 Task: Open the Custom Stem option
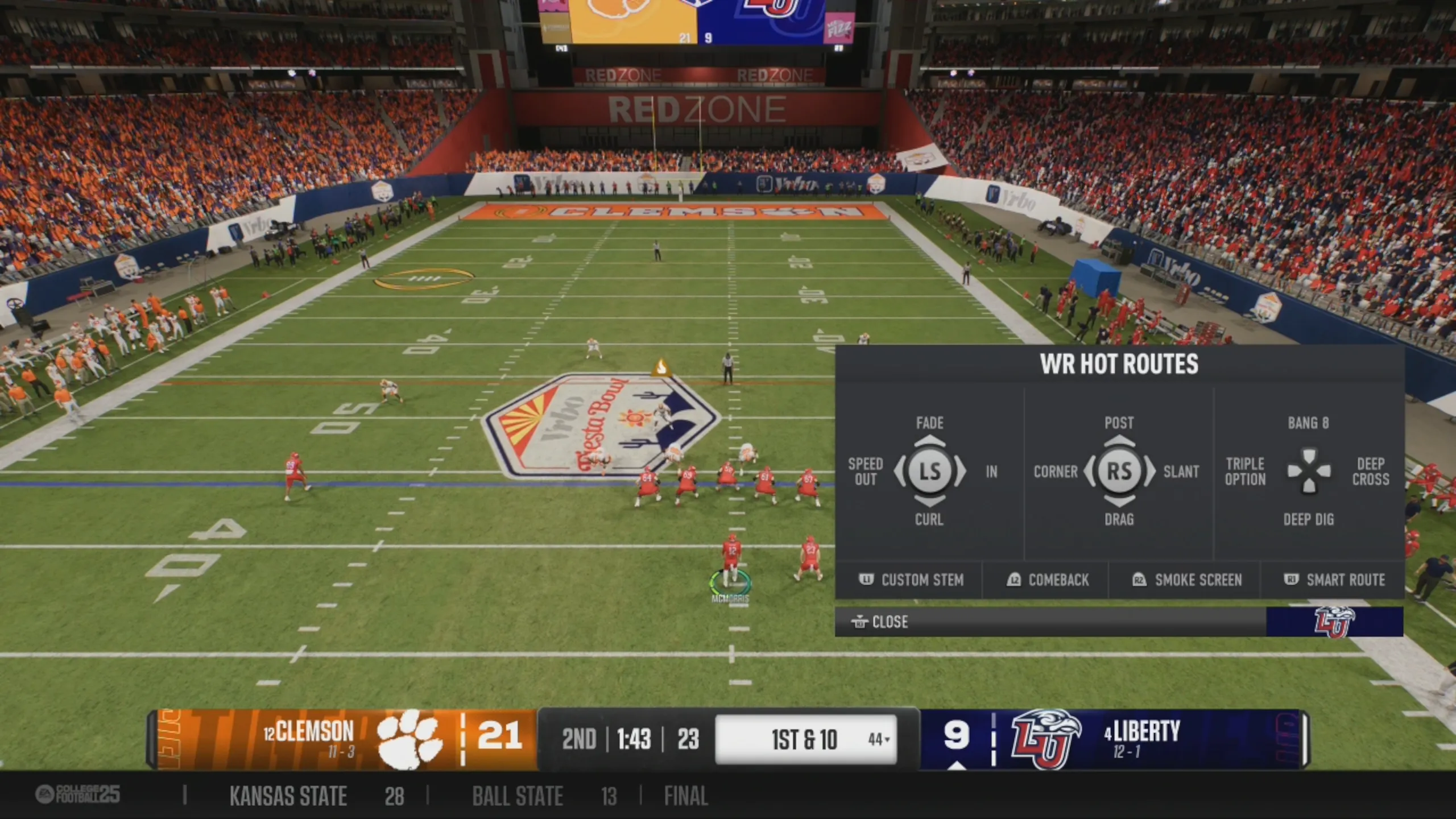(911, 580)
